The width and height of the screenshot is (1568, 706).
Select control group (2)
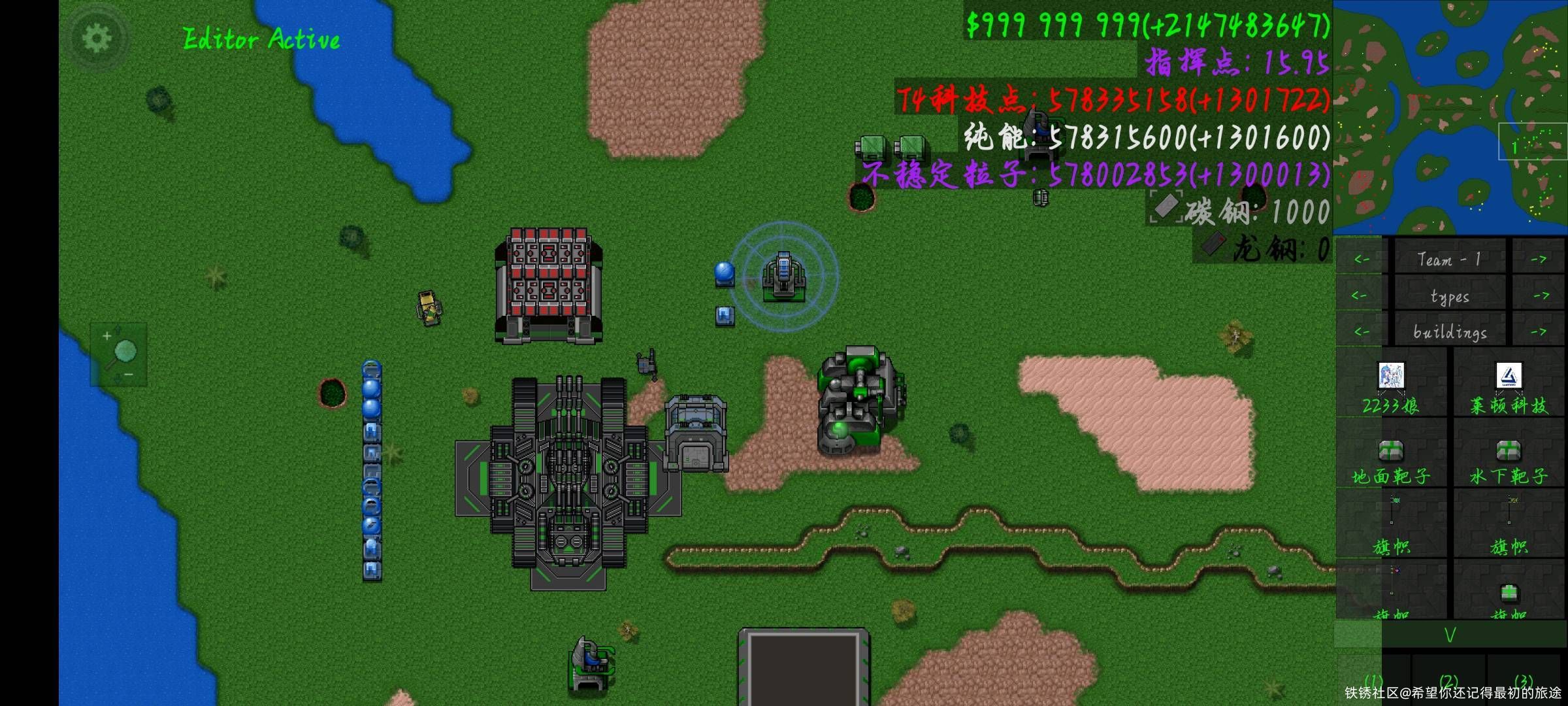point(1448,680)
